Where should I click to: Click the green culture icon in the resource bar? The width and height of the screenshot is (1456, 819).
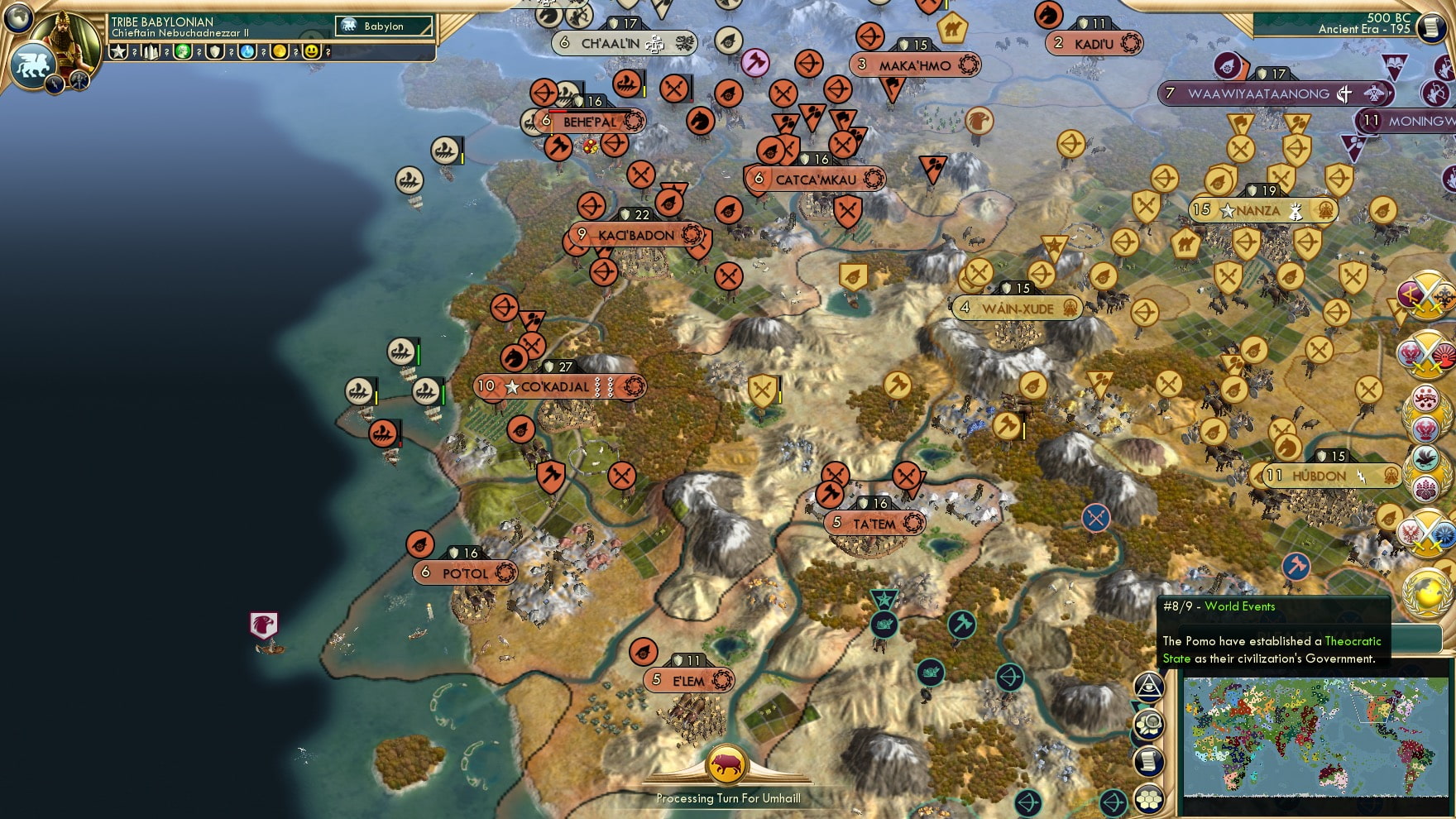180,53
